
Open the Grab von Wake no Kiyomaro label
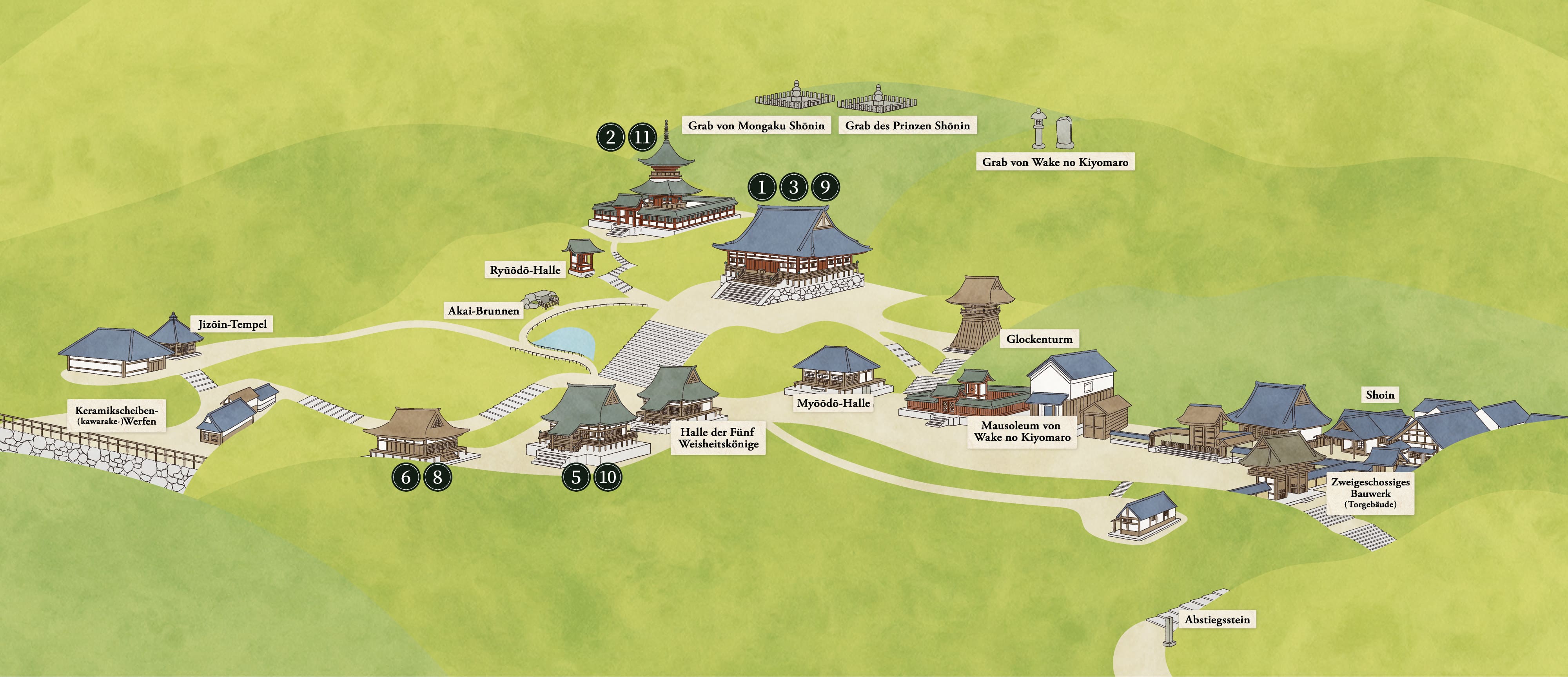pos(1055,163)
